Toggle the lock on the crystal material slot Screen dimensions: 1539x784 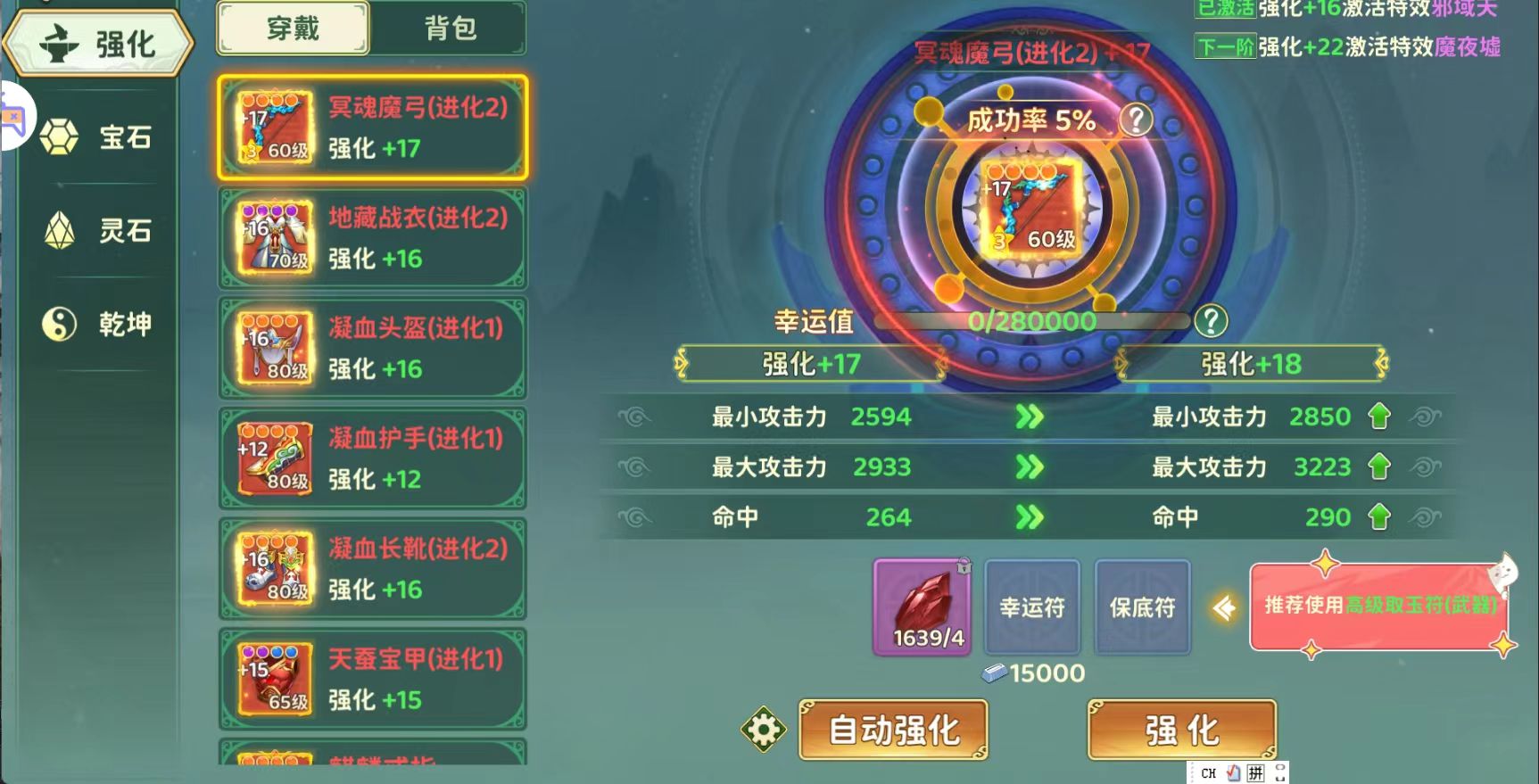coord(964,565)
